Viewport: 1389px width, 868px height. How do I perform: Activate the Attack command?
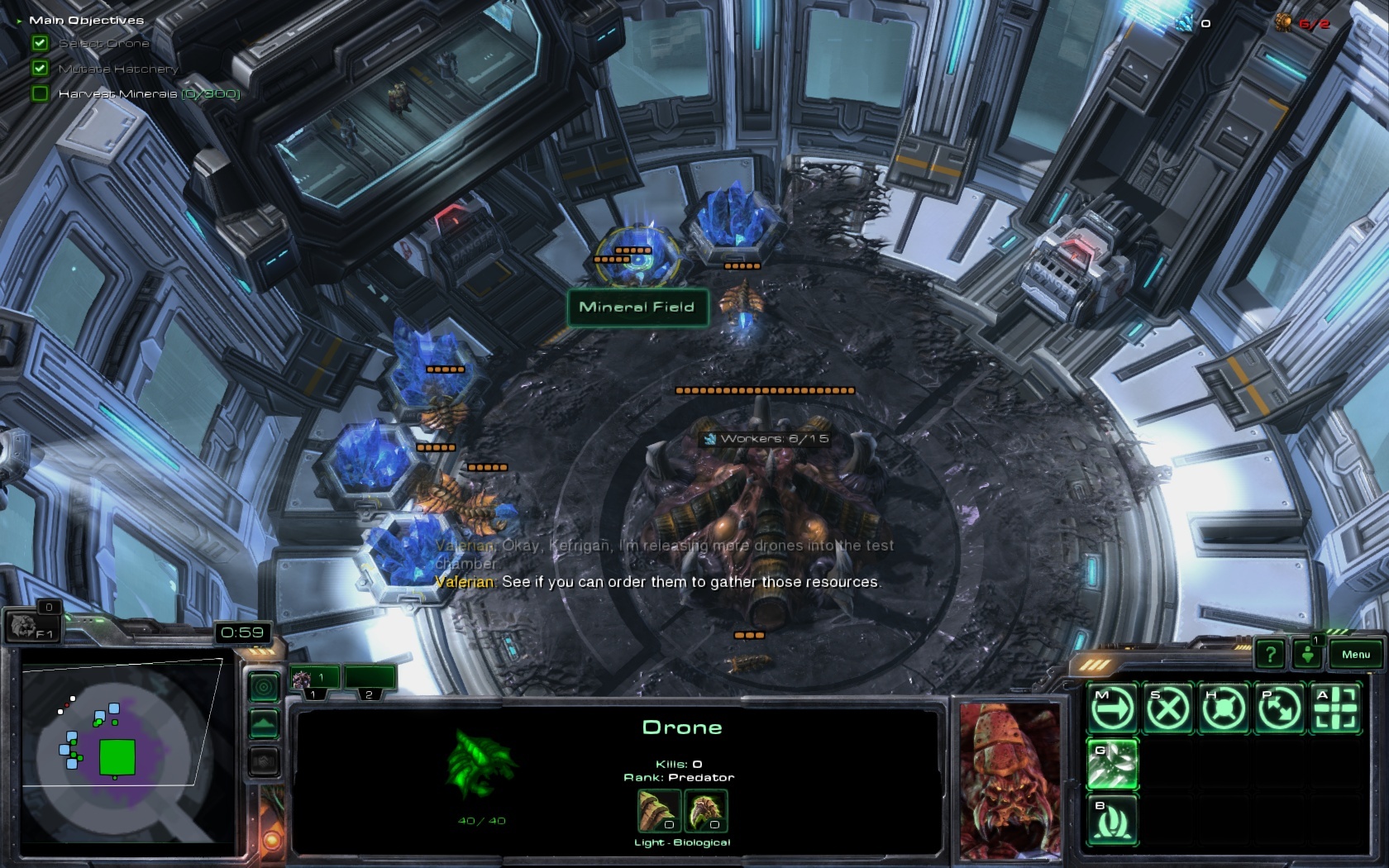(x=1336, y=708)
